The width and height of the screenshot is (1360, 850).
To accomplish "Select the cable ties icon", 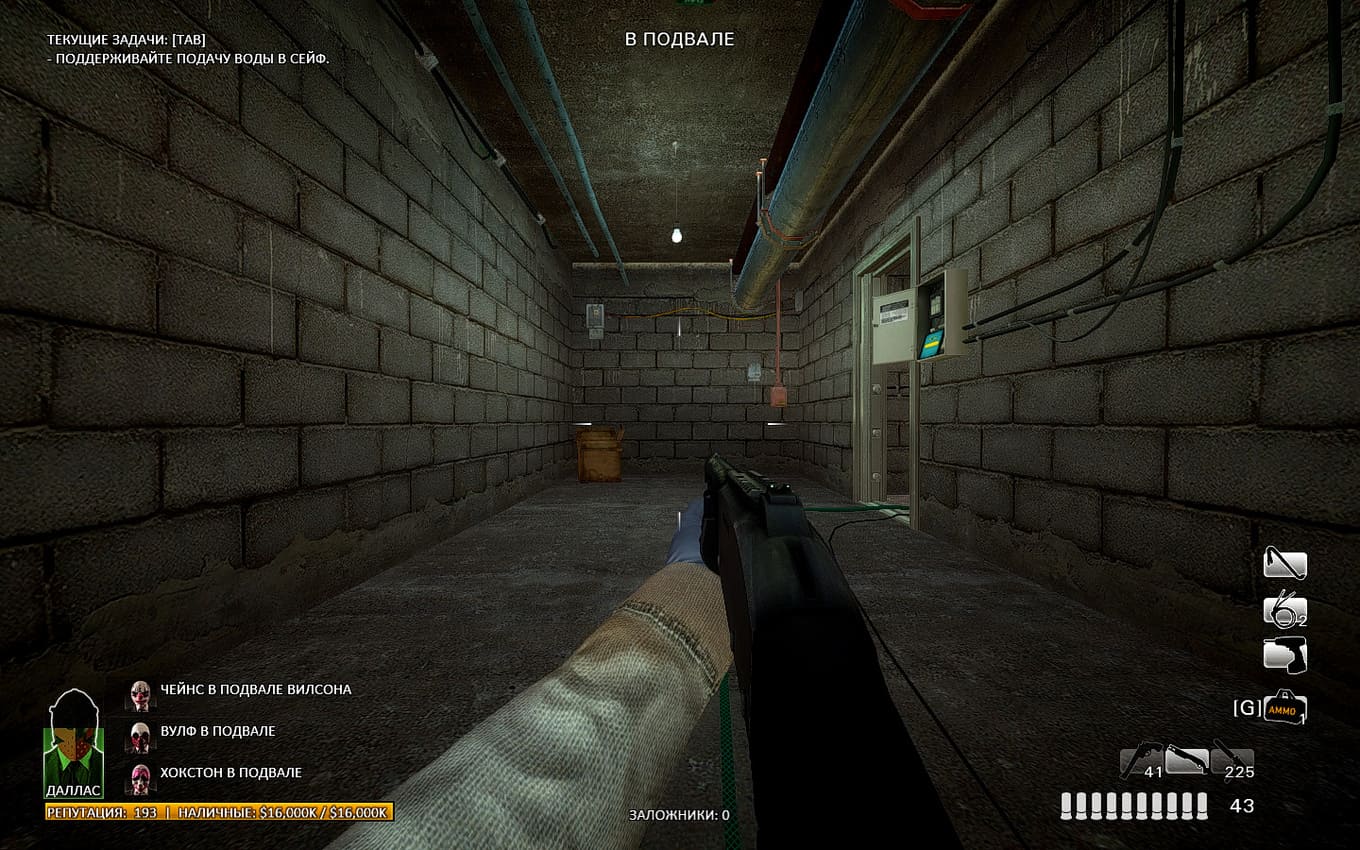I will click(1284, 610).
